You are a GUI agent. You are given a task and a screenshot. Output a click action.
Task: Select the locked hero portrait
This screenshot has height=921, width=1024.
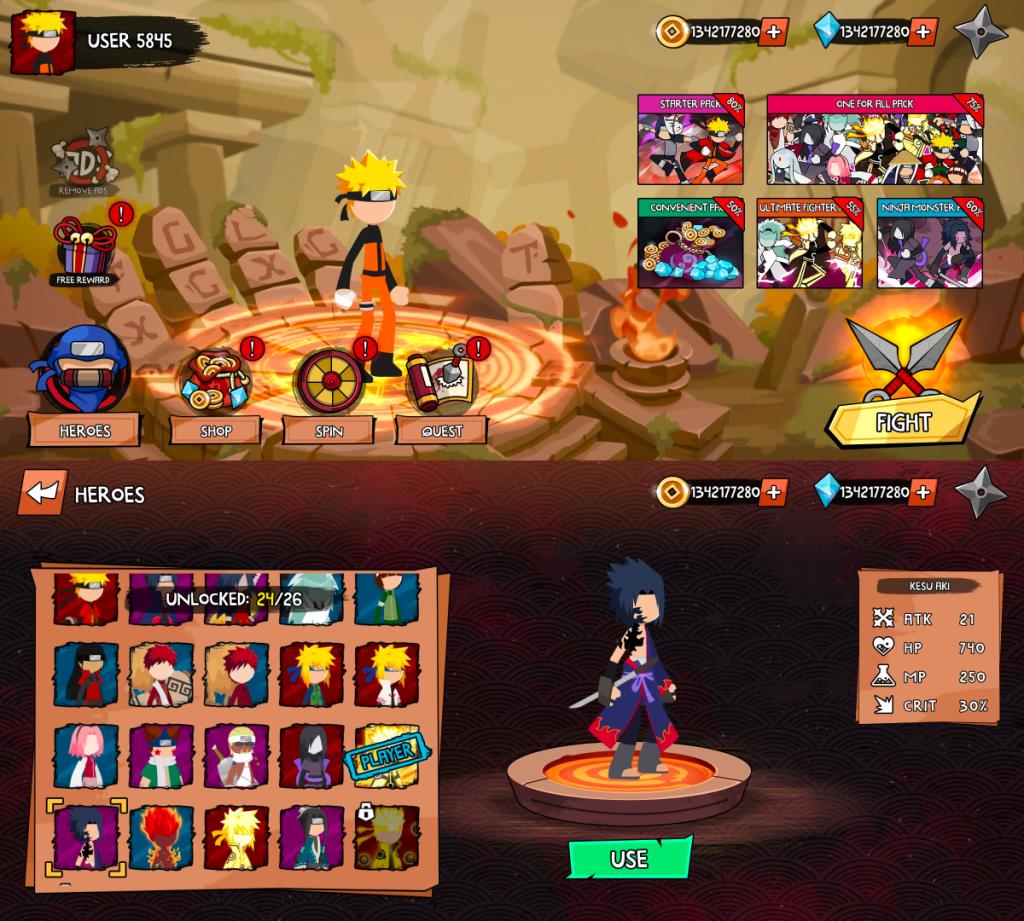point(386,837)
